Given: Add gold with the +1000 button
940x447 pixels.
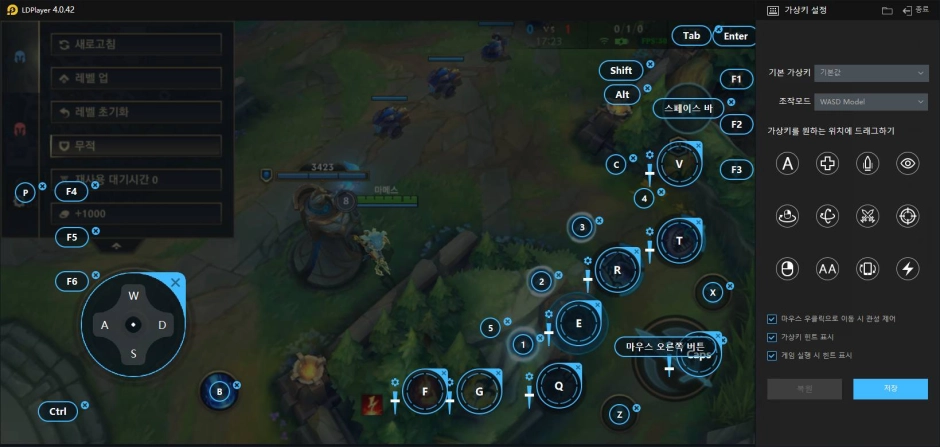Looking at the screenshot, I should pyautogui.click(x=135, y=213).
